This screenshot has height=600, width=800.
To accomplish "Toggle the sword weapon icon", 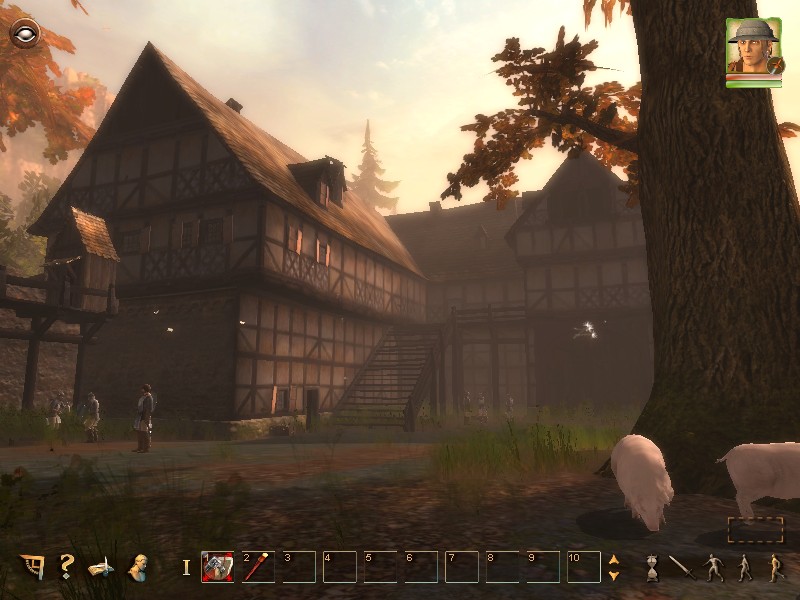I will tap(681, 567).
